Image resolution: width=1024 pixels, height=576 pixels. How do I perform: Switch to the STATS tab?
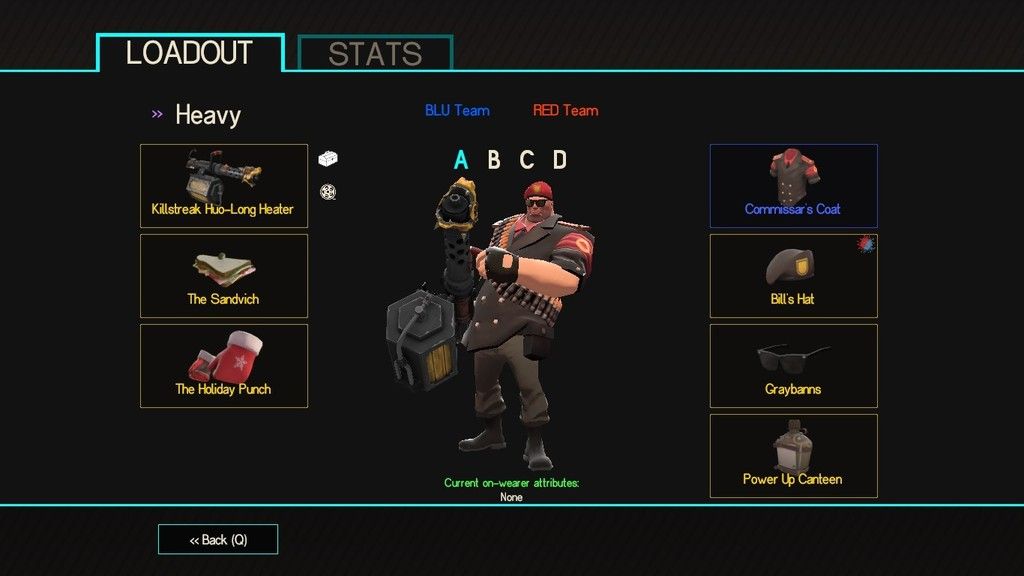tap(375, 53)
